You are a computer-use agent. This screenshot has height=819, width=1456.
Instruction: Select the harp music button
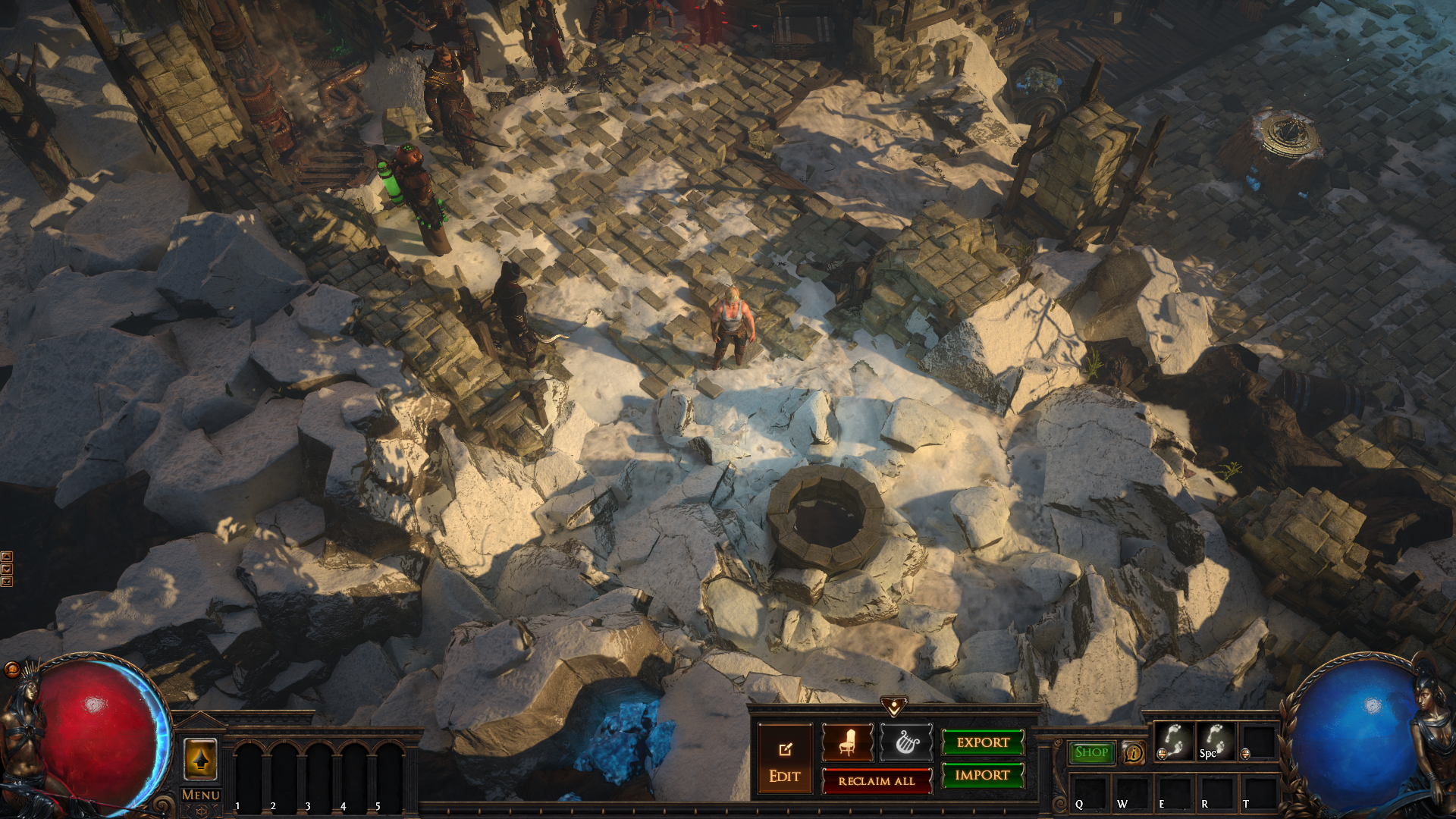click(906, 742)
